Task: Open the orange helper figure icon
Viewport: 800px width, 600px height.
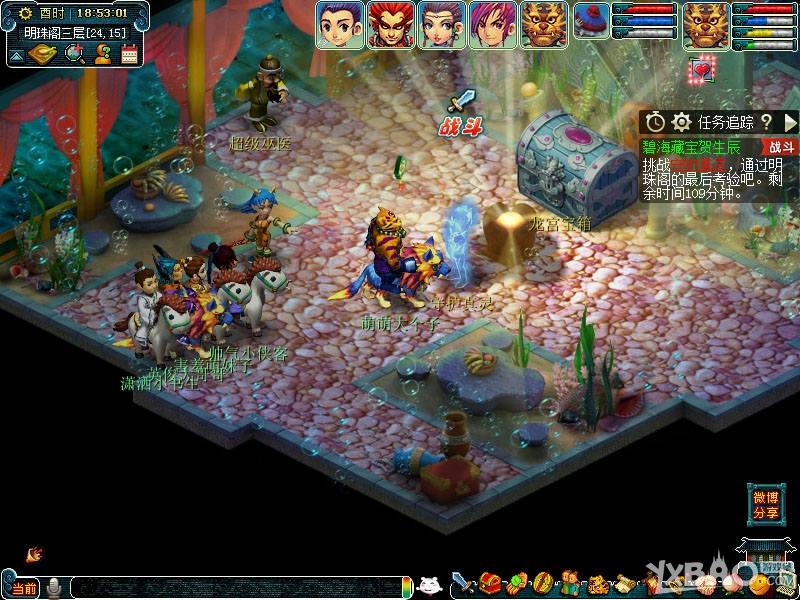Action: (102, 54)
